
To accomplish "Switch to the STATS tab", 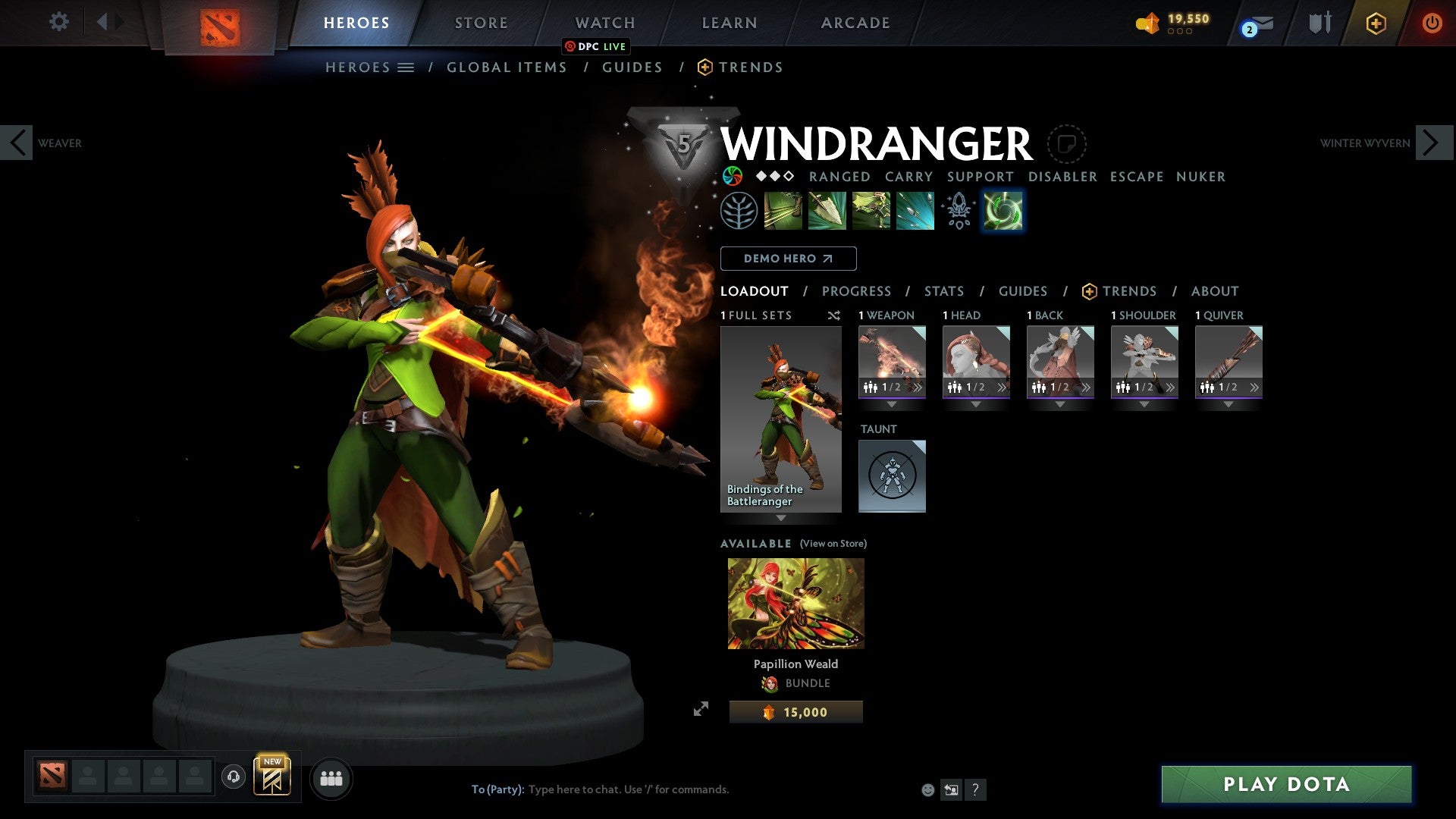I will 943,291.
